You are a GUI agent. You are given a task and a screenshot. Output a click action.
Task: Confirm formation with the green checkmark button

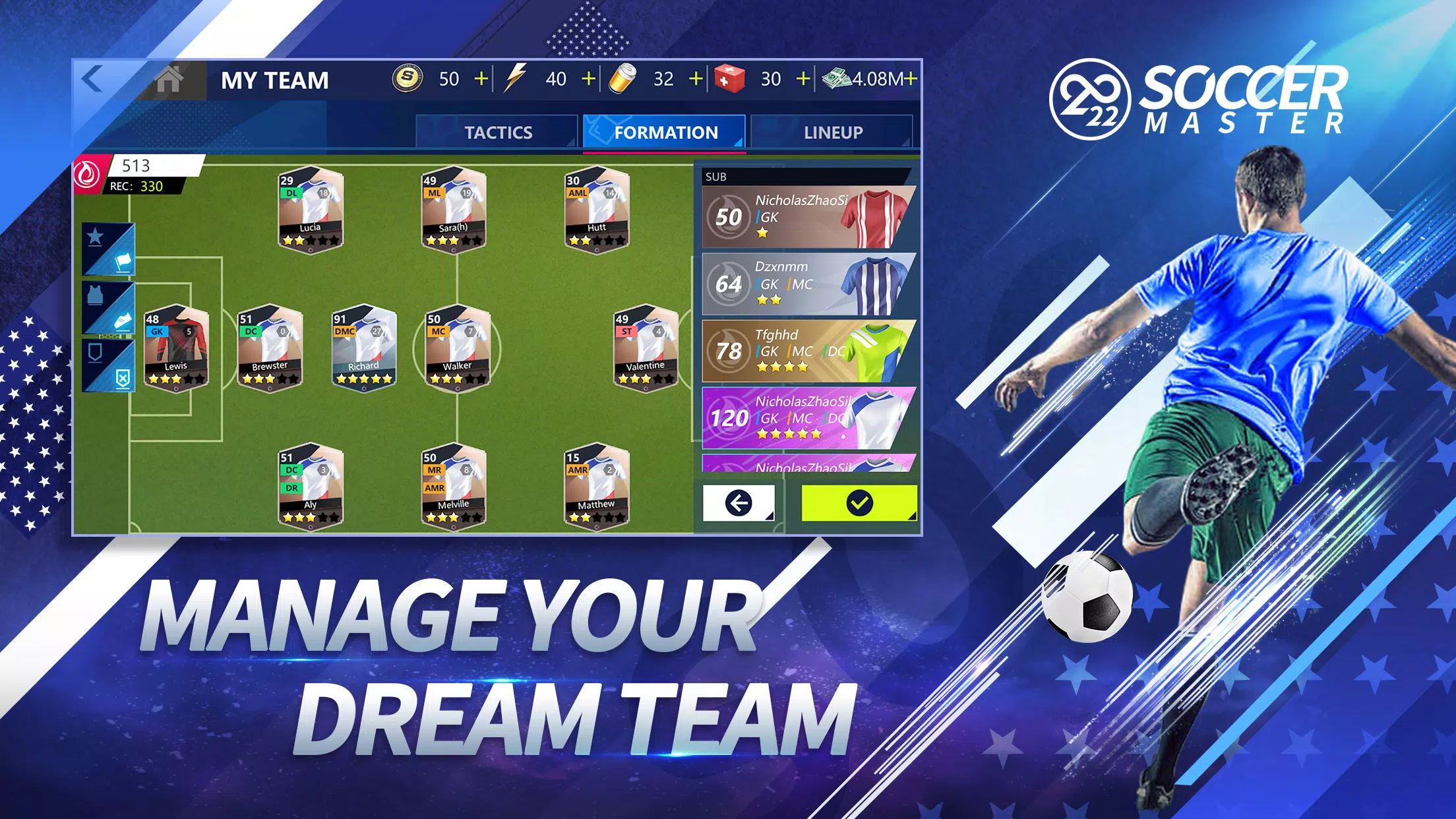coord(858,504)
